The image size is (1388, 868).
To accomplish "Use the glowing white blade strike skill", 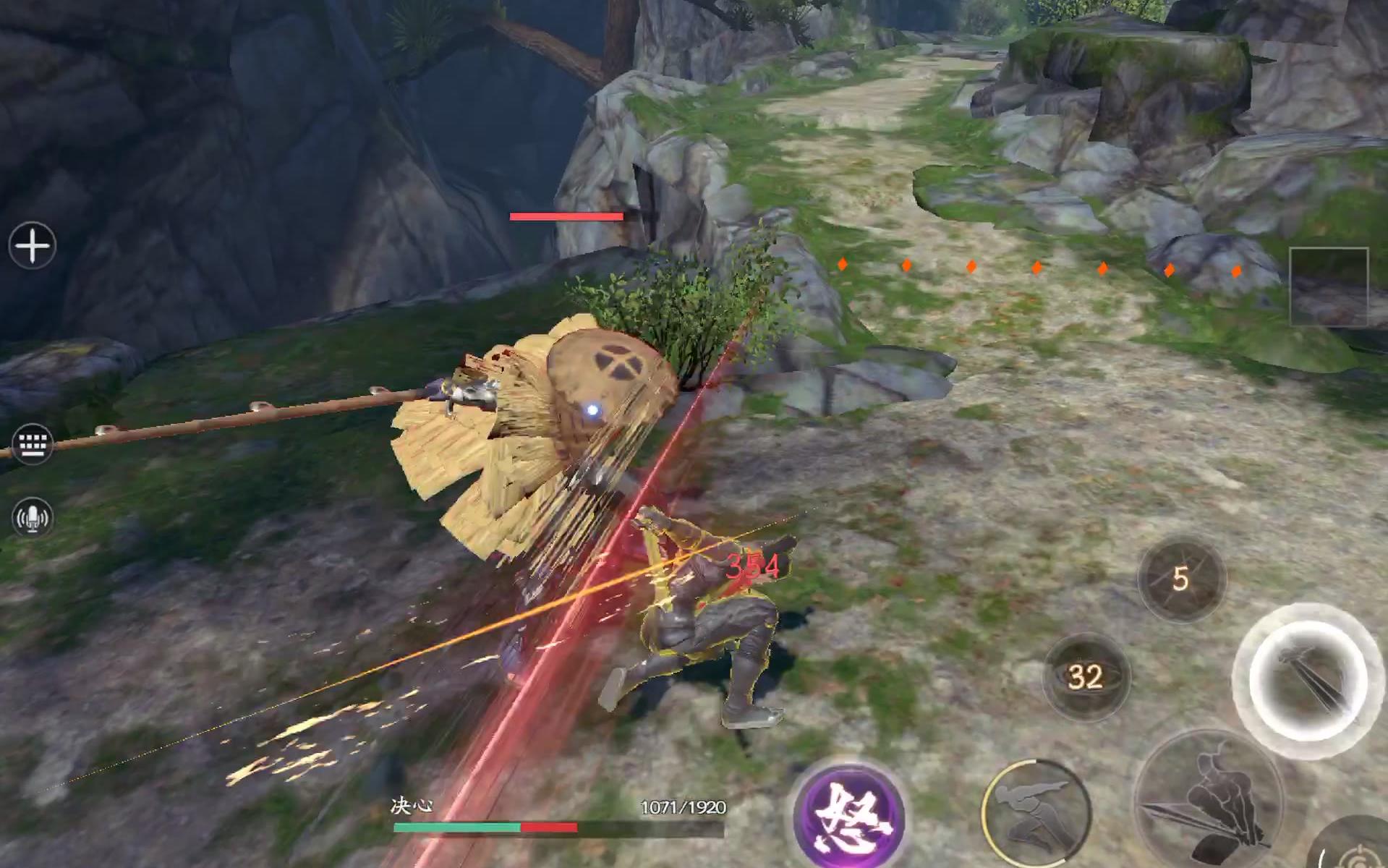I will [1307, 680].
